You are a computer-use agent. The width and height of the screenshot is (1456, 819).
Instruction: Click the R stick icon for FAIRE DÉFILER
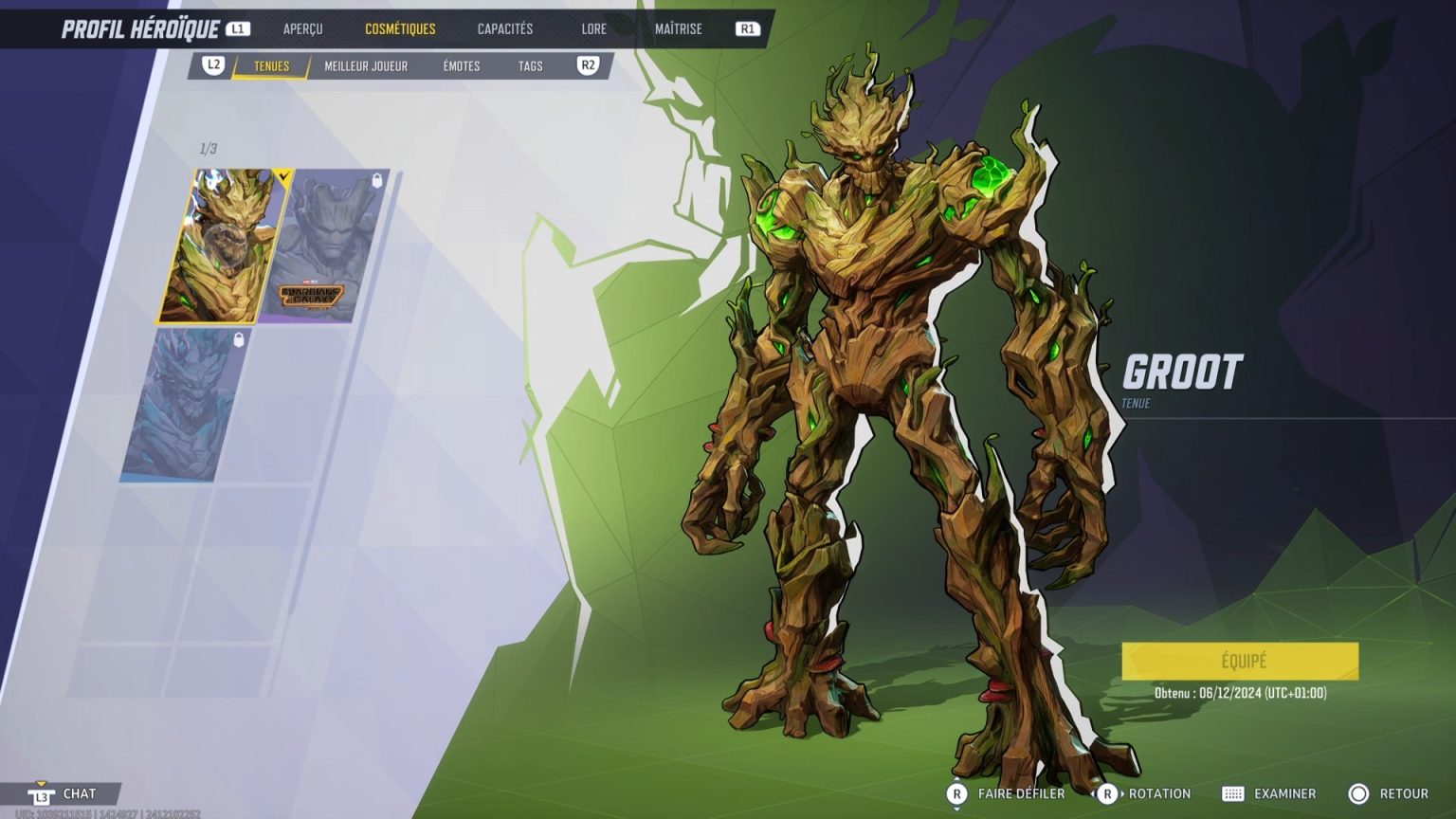[x=957, y=793]
